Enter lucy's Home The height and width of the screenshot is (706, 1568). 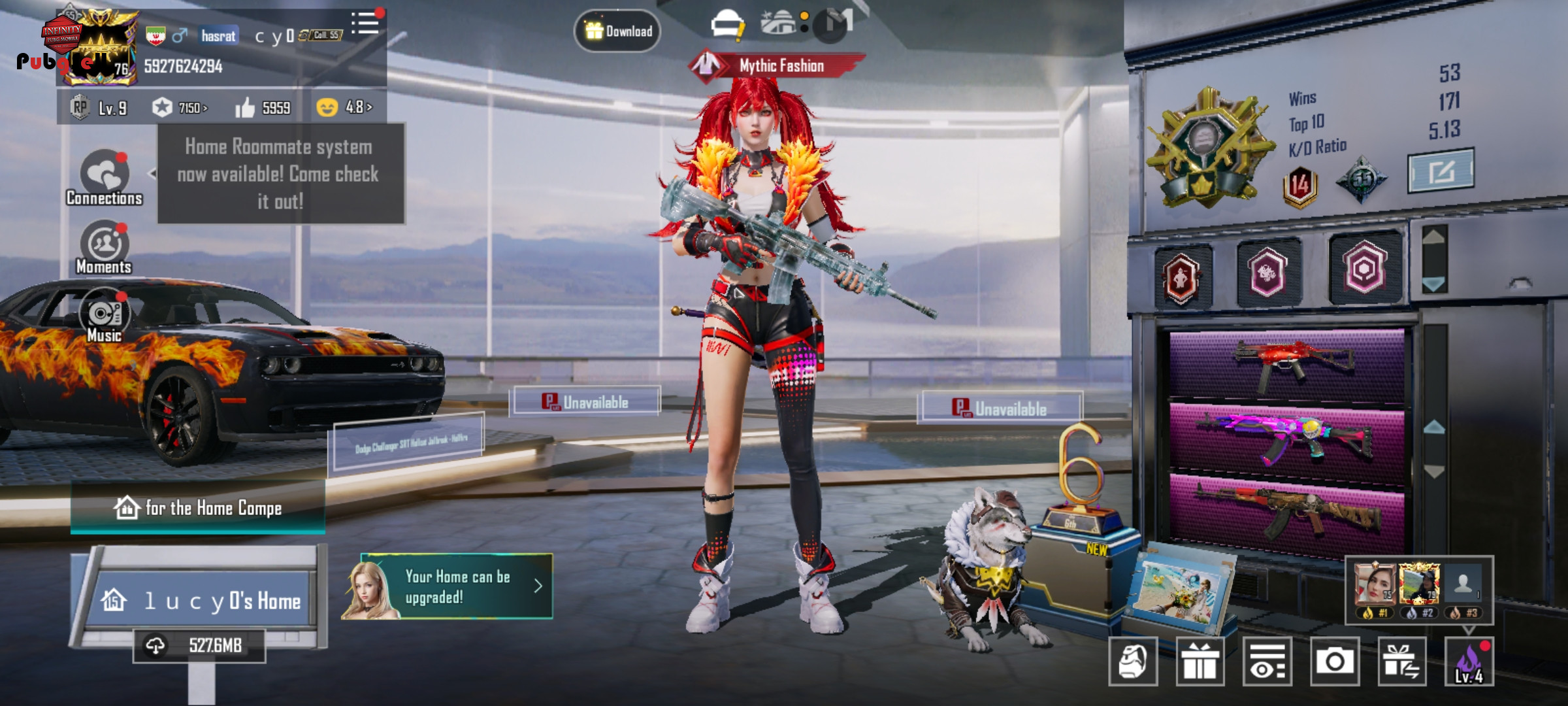point(203,600)
